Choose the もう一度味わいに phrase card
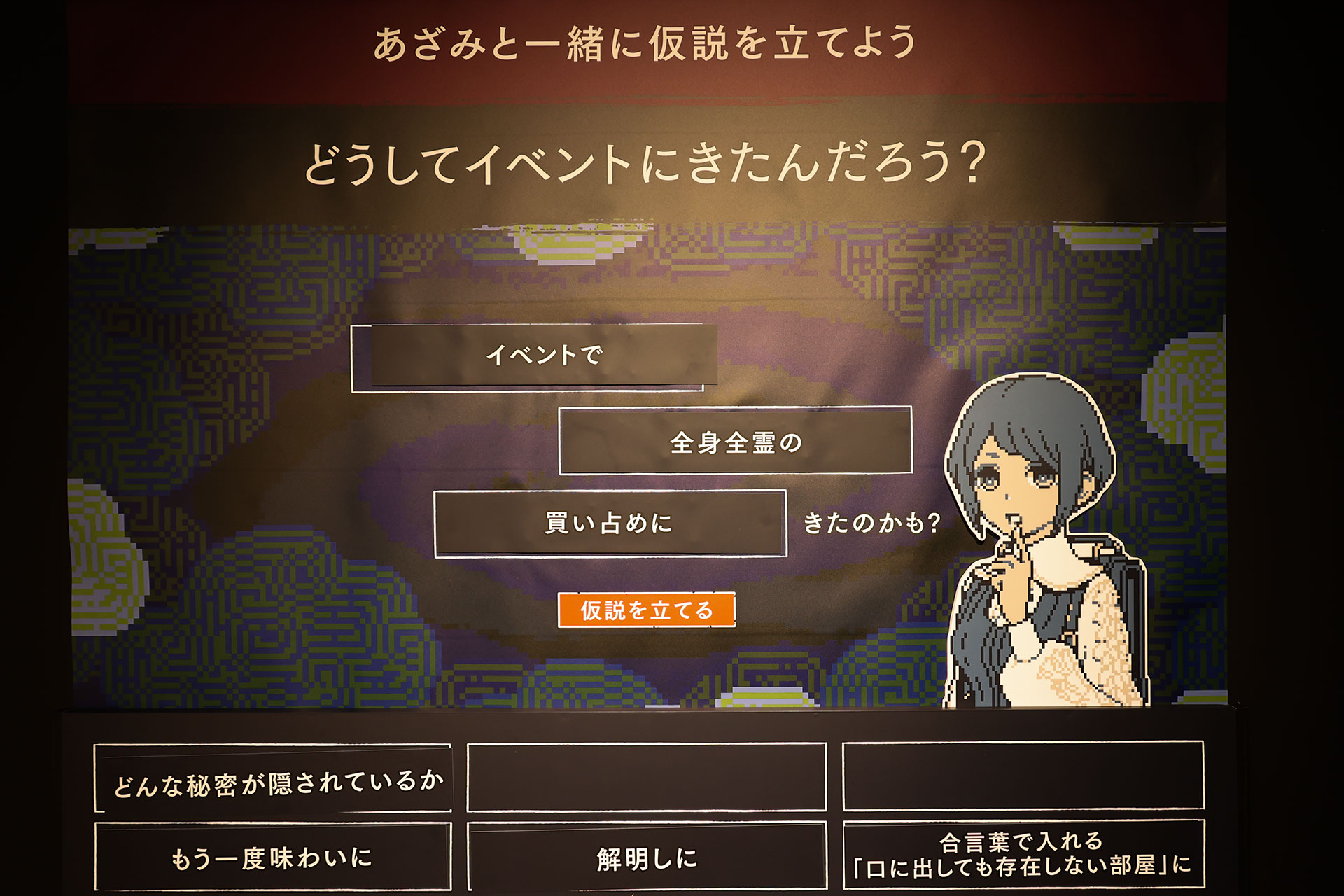 [x=272, y=857]
